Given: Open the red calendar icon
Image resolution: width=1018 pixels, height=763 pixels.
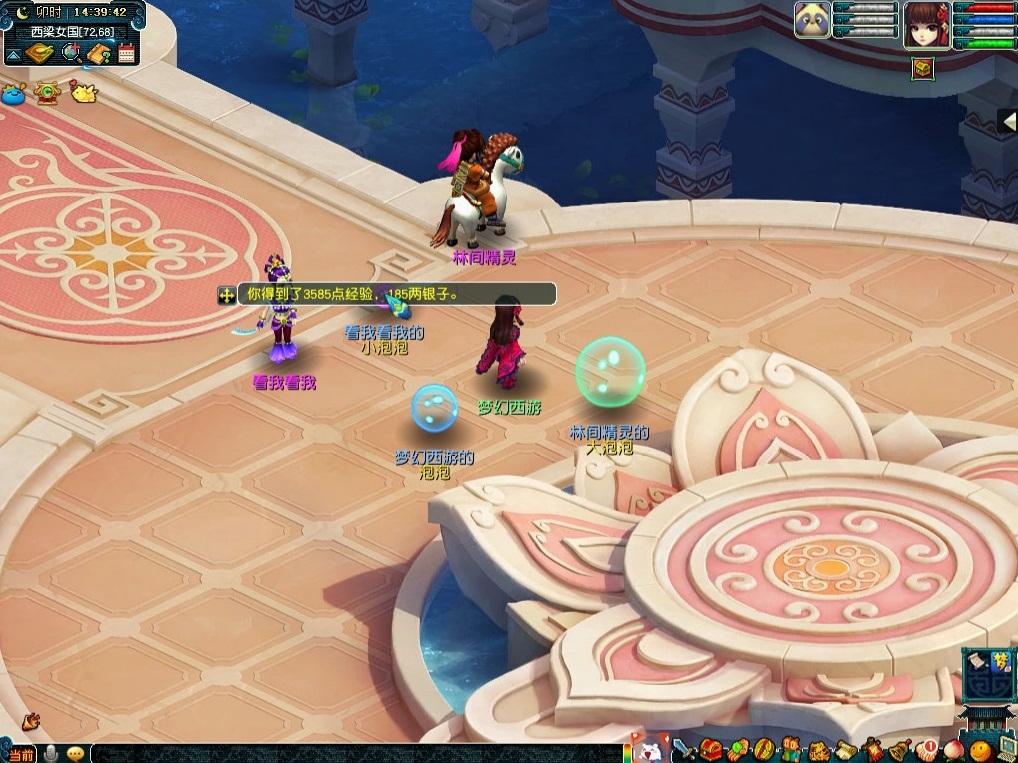Looking at the screenshot, I should point(126,54).
